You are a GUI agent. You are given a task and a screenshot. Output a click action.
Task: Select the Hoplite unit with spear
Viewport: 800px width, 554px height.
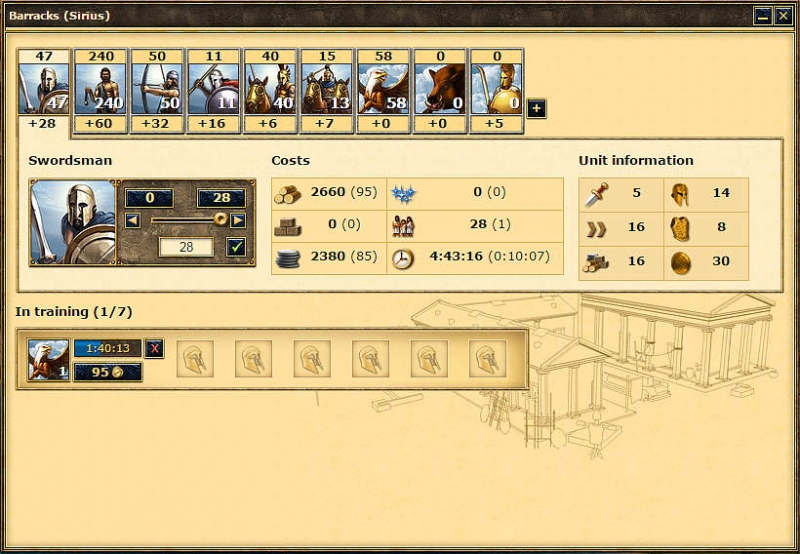click(x=213, y=89)
